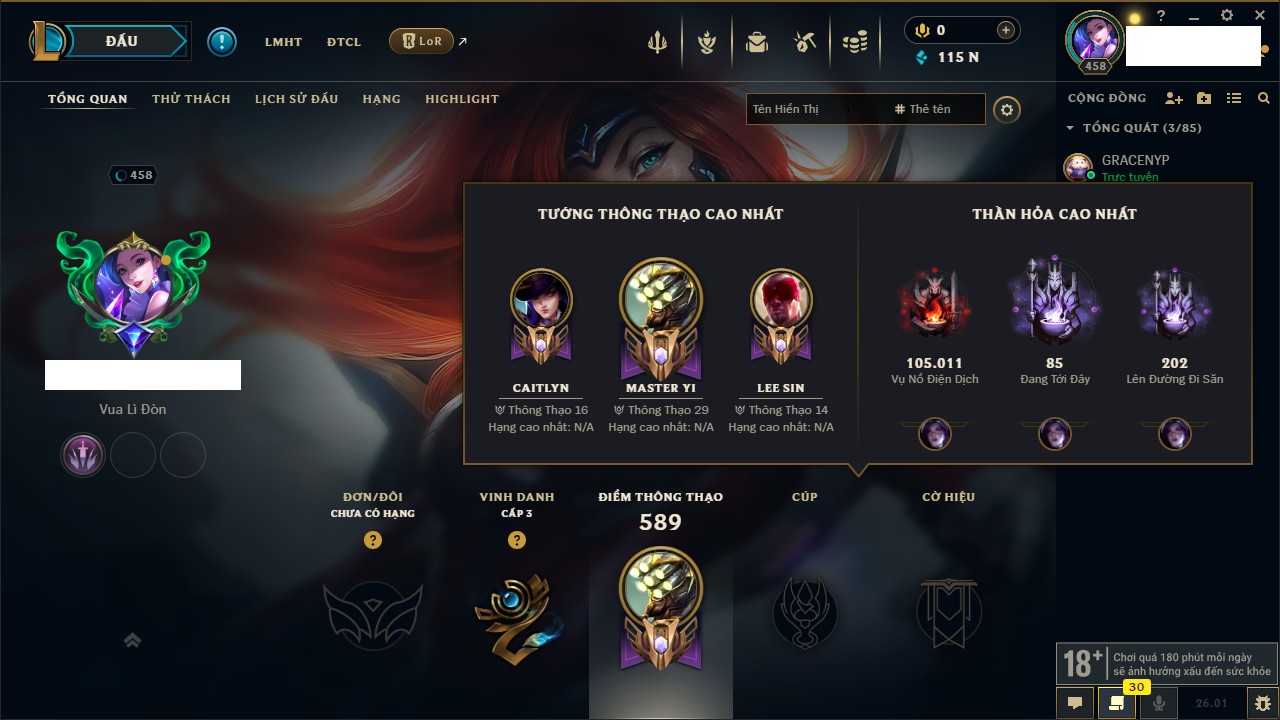The image size is (1280, 720).
Task: Switch to the THỬ THÁCH tab
Action: pos(191,99)
